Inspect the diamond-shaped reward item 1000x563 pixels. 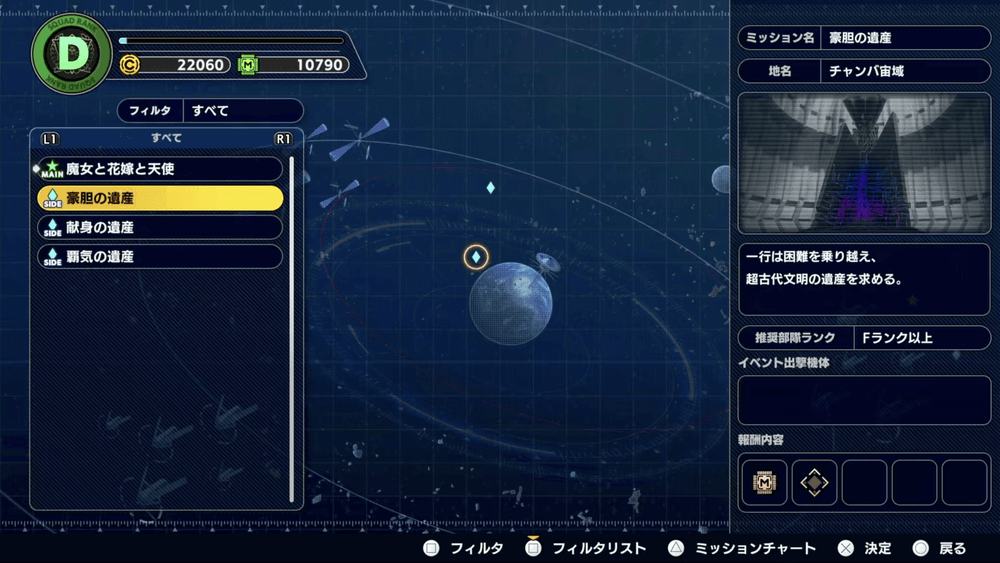815,482
